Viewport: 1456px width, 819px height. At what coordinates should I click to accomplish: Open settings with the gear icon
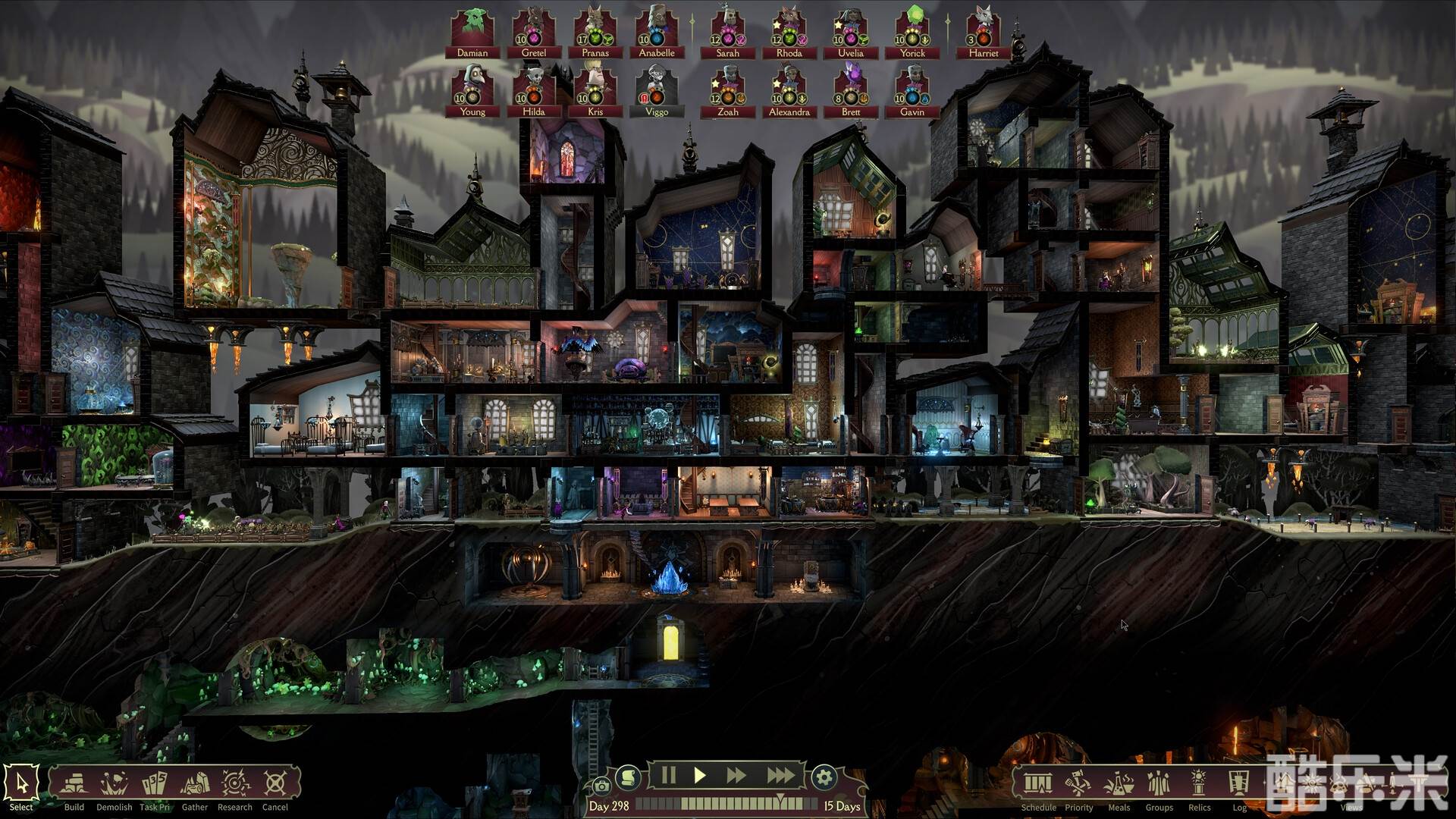[824, 777]
